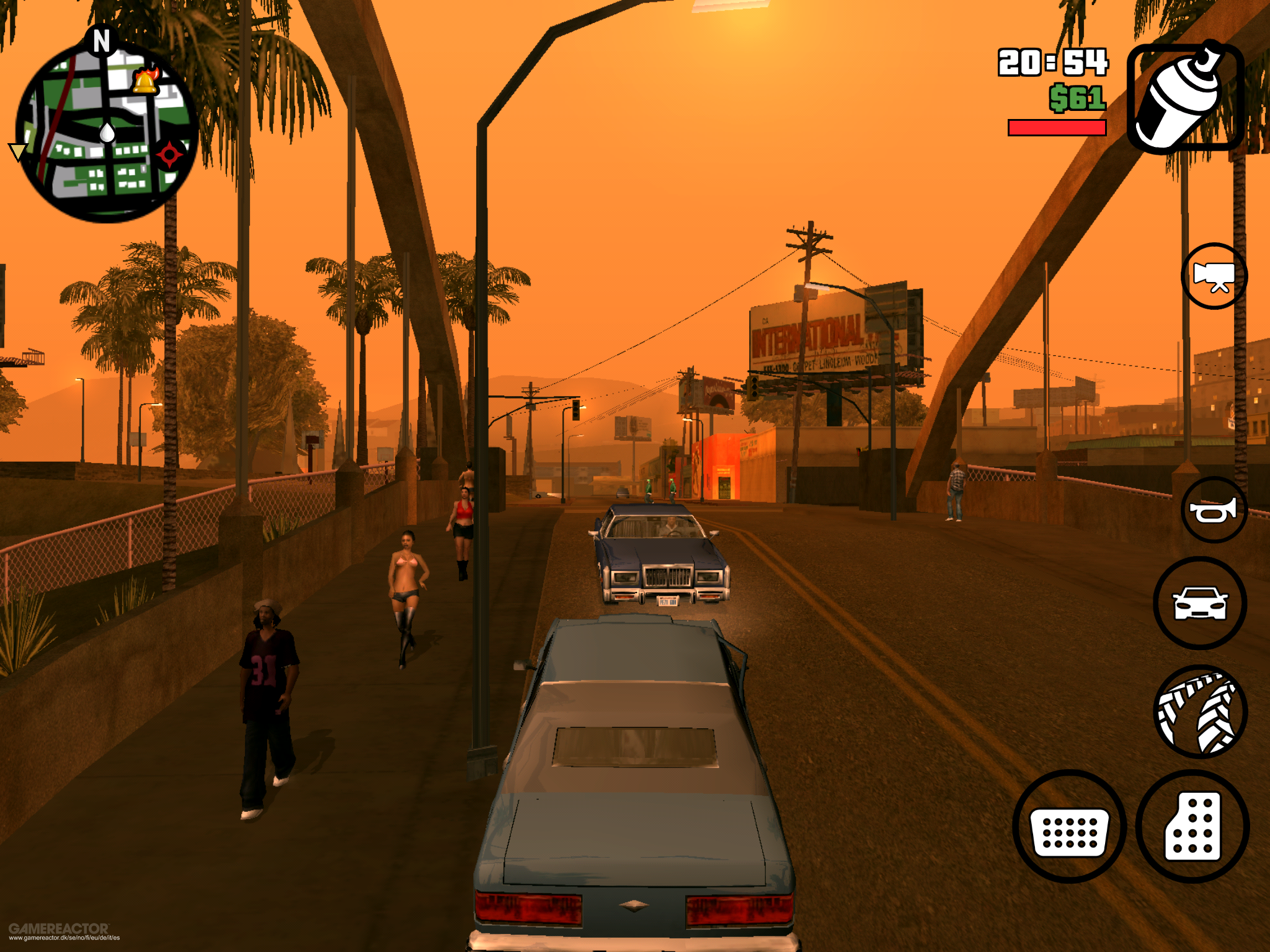
Task: Tap the fire alarm mission blip on radar
Action: [144, 82]
